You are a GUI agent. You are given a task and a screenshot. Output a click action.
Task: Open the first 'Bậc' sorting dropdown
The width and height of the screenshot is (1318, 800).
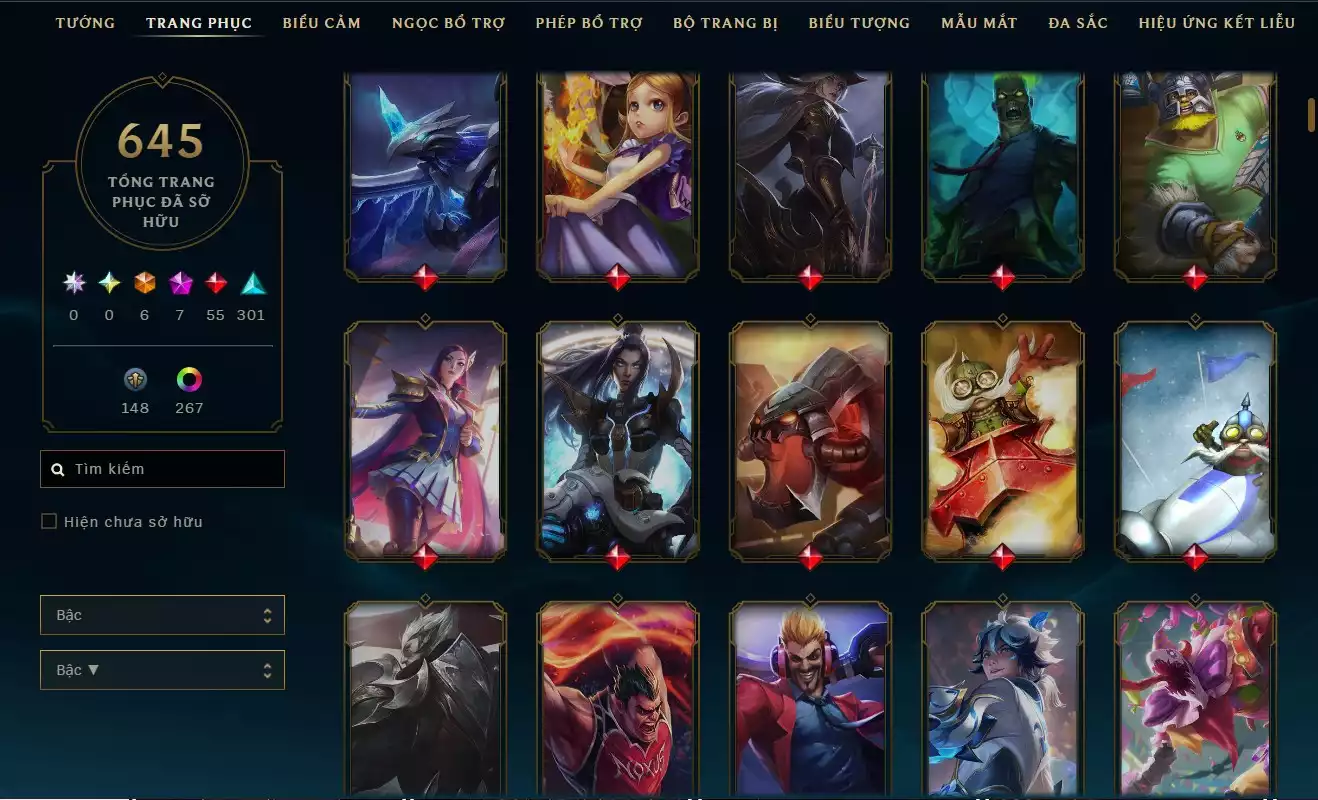[162, 615]
